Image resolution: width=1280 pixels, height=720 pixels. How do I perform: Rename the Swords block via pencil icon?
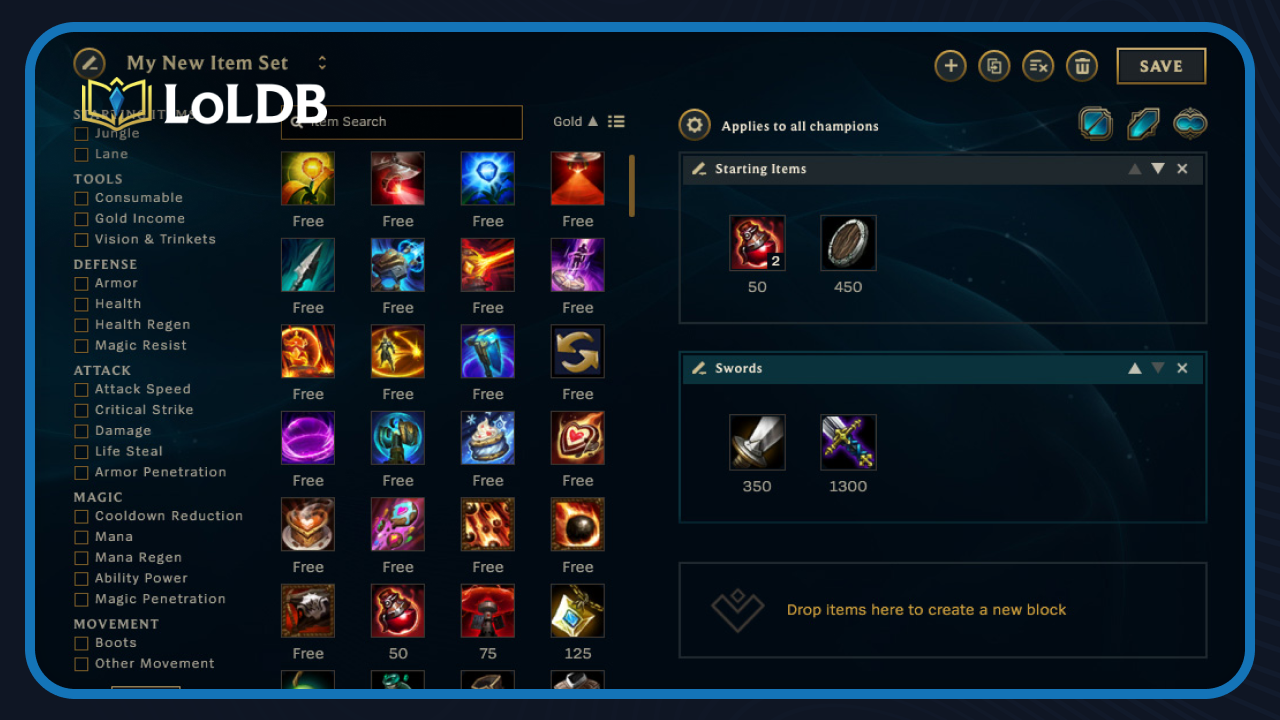(x=699, y=368)
